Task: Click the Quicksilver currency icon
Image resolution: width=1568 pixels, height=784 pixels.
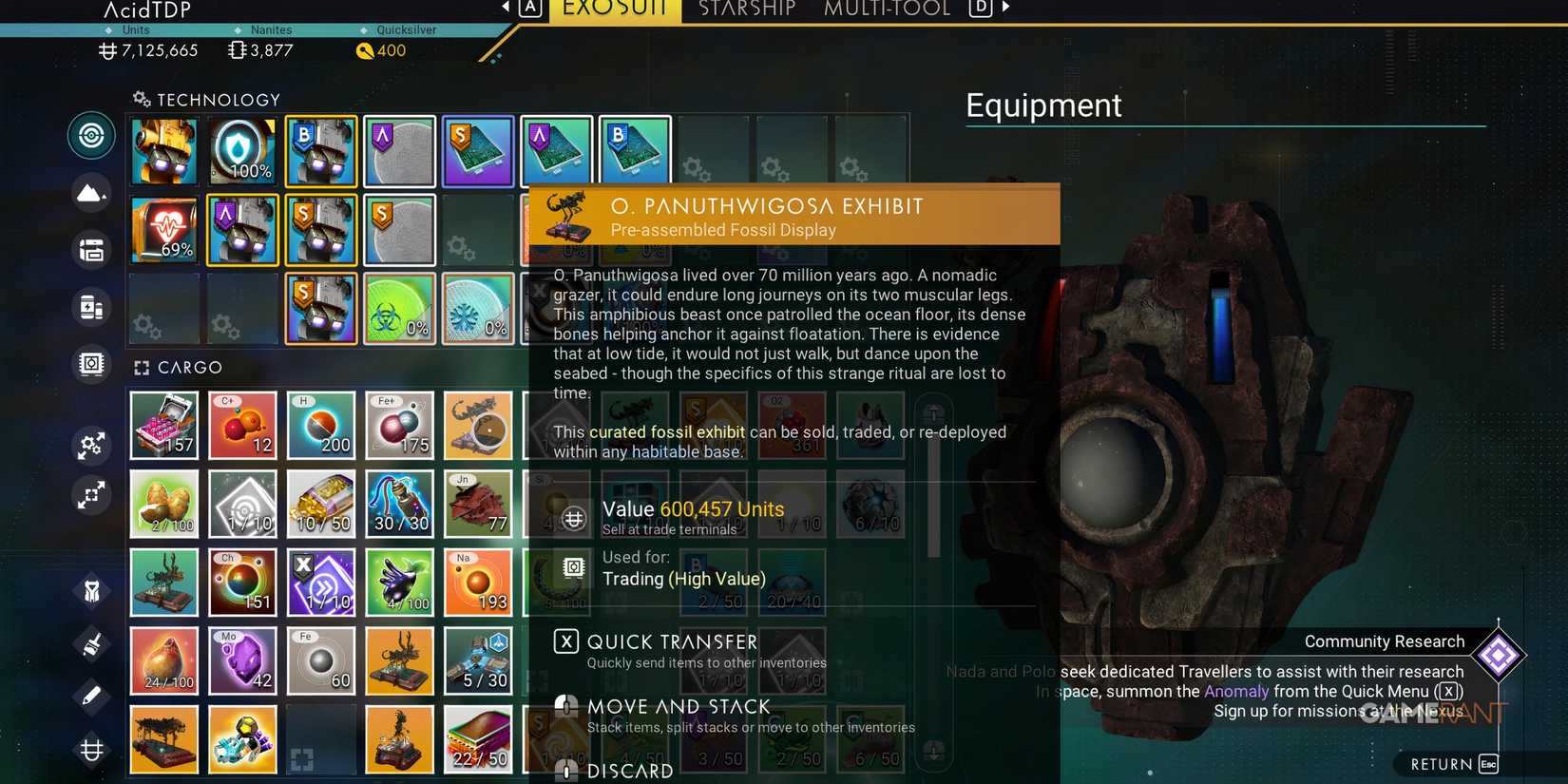Action: click(366, 50)
